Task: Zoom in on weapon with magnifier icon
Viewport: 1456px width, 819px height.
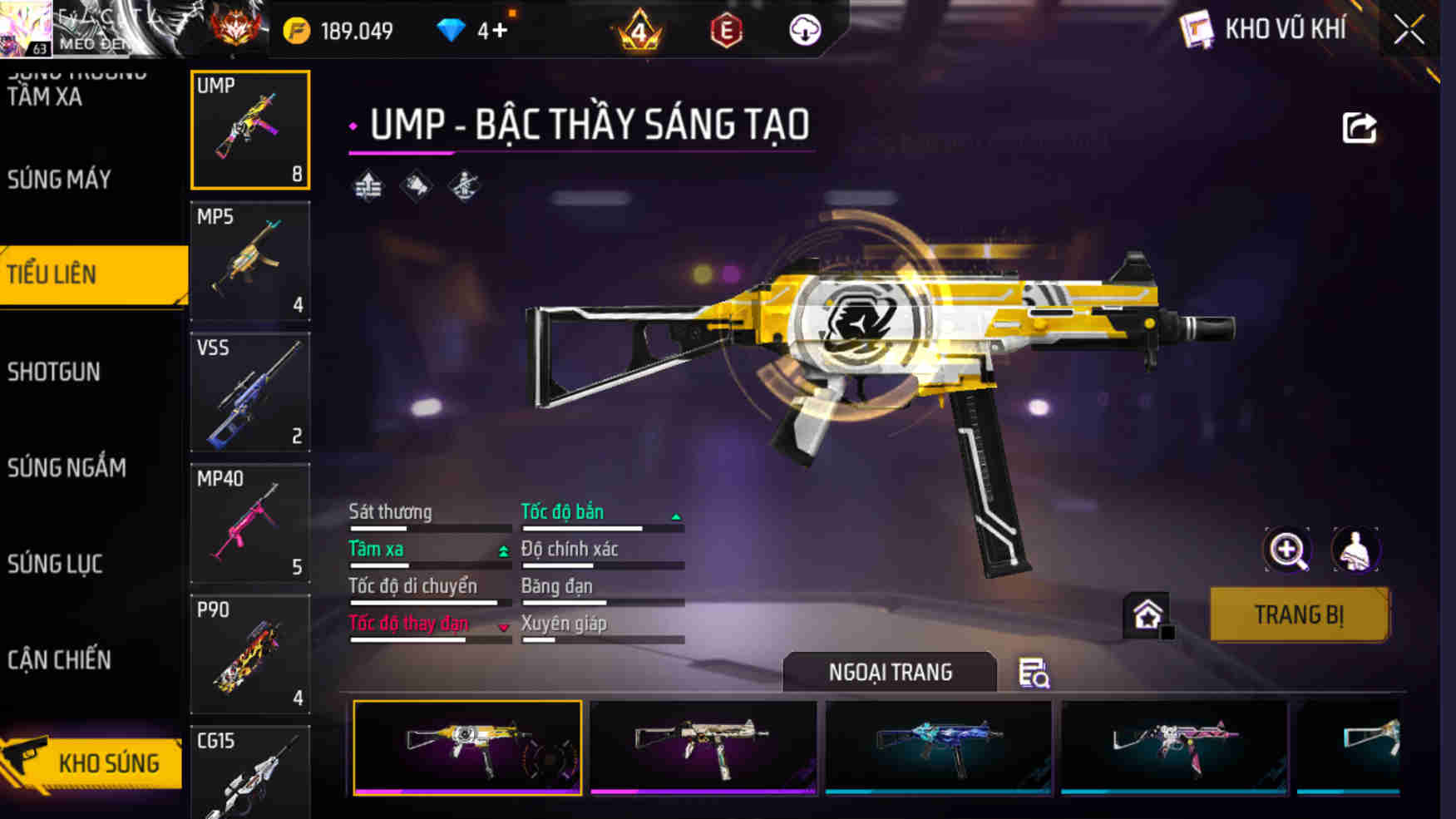Action: (x=1287, y=550)
